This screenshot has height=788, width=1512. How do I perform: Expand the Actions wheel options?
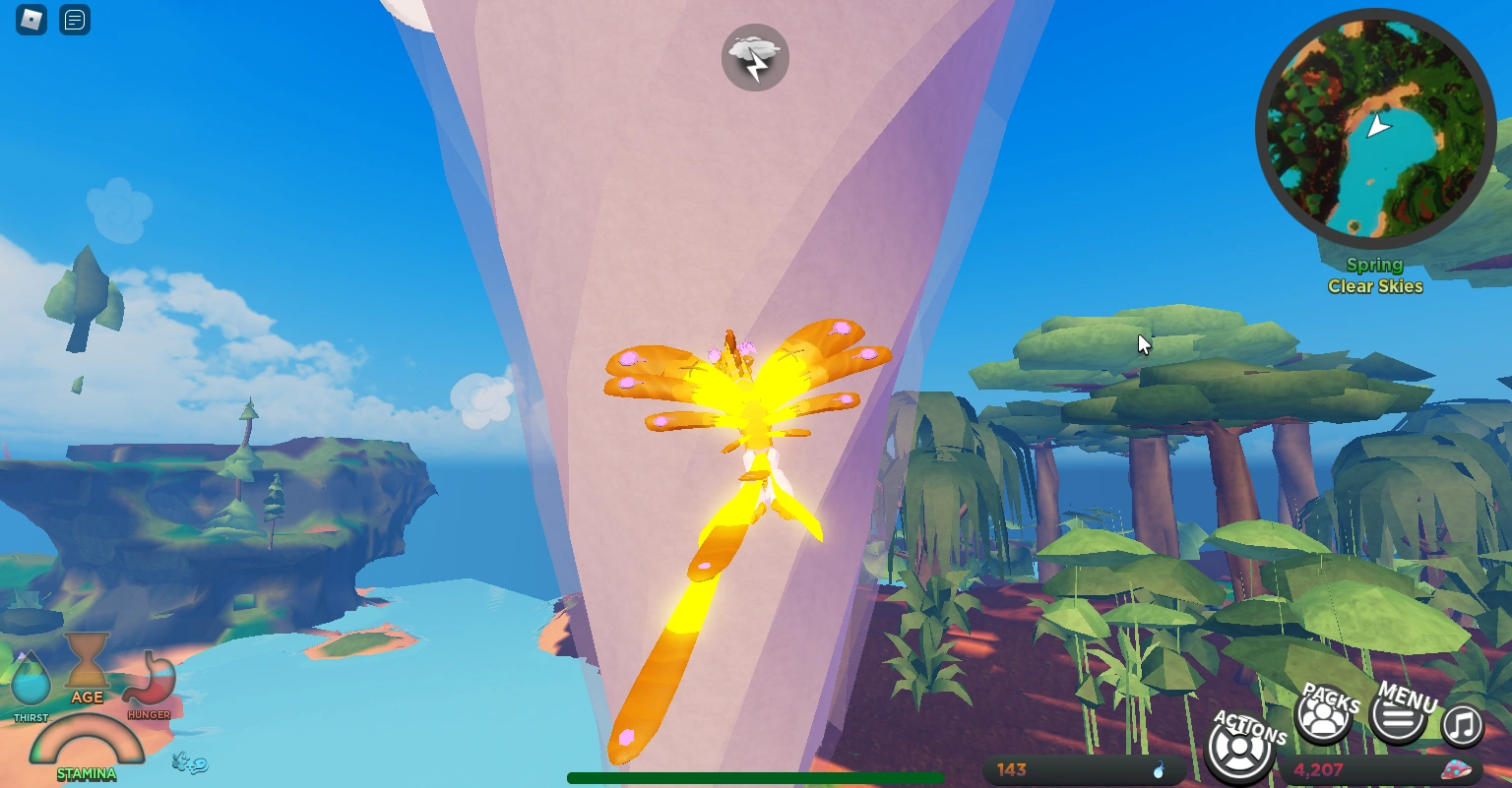click(1239, 748)
